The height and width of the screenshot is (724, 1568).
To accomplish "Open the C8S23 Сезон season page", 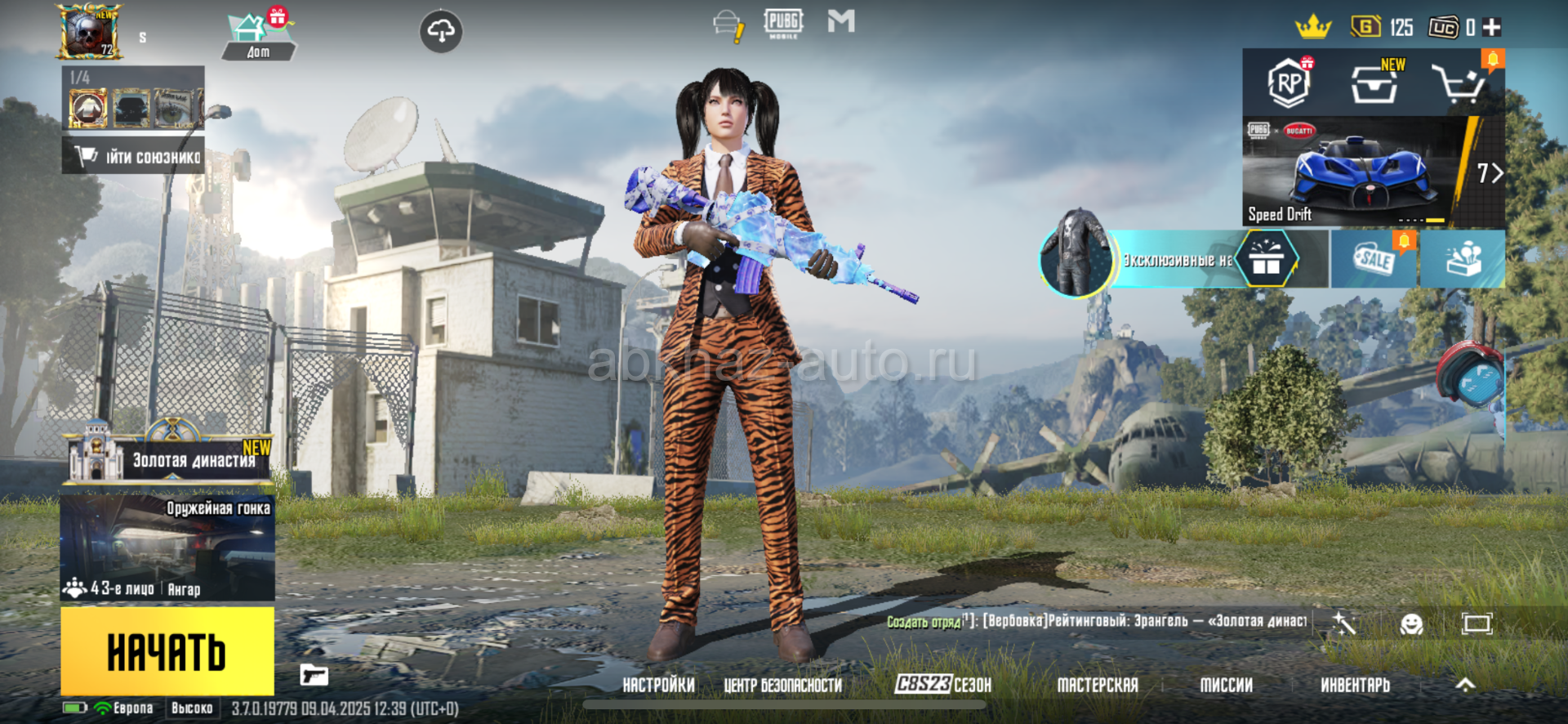I will click(x=942, y=685).
